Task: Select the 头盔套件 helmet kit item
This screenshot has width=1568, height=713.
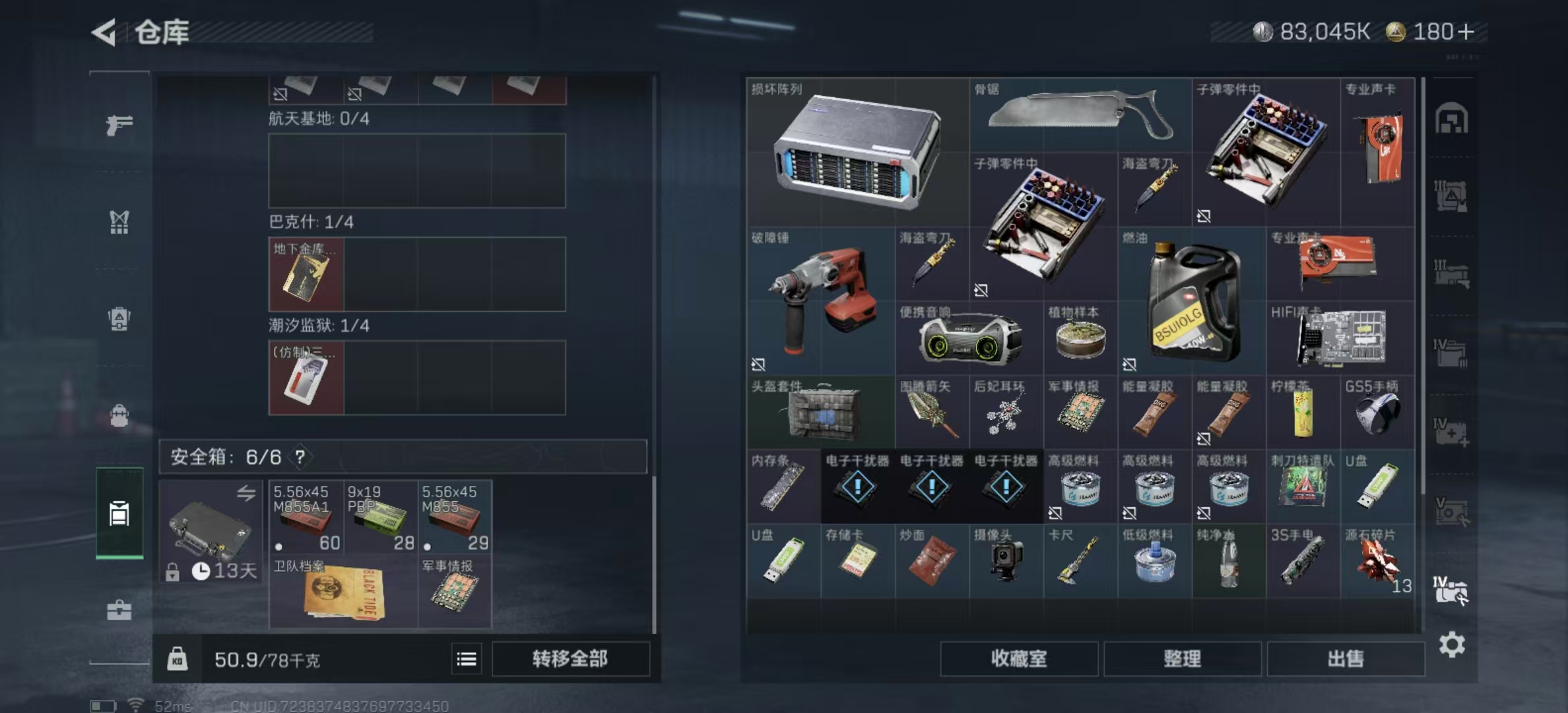Action: [x=821, y=412]
